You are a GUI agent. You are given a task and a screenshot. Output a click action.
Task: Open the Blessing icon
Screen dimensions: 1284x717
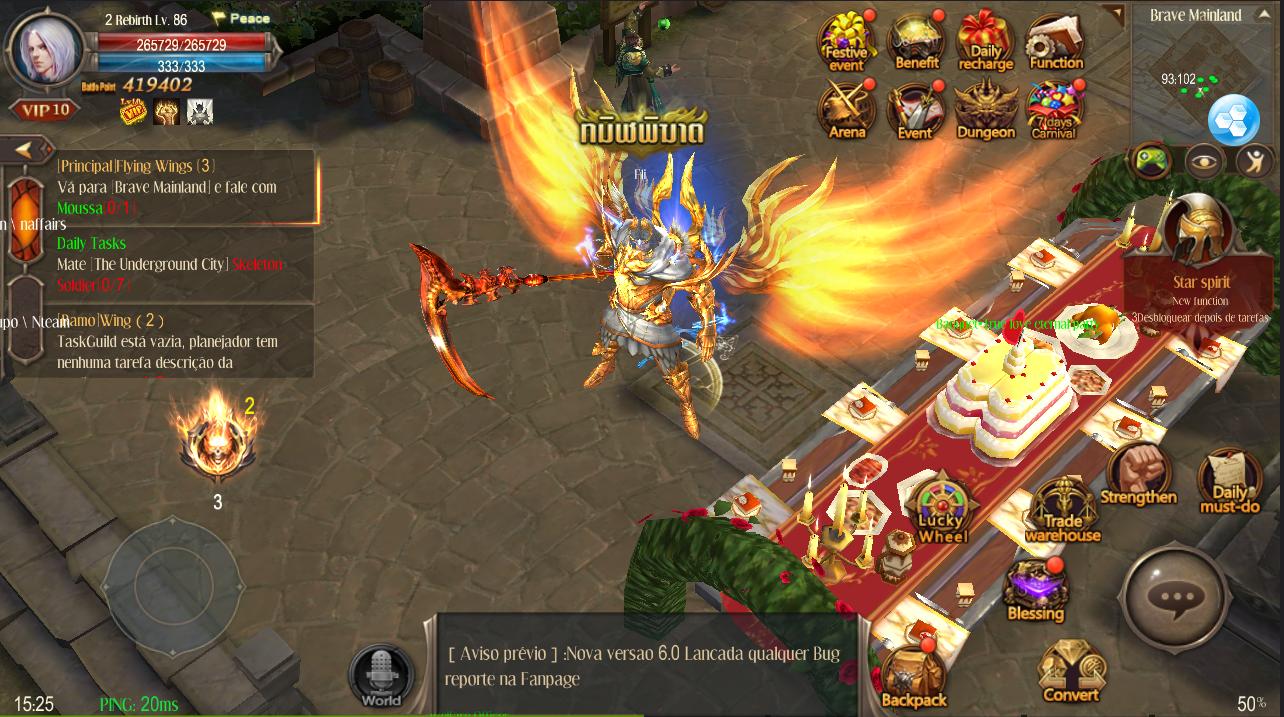[x=1035, y=590]
